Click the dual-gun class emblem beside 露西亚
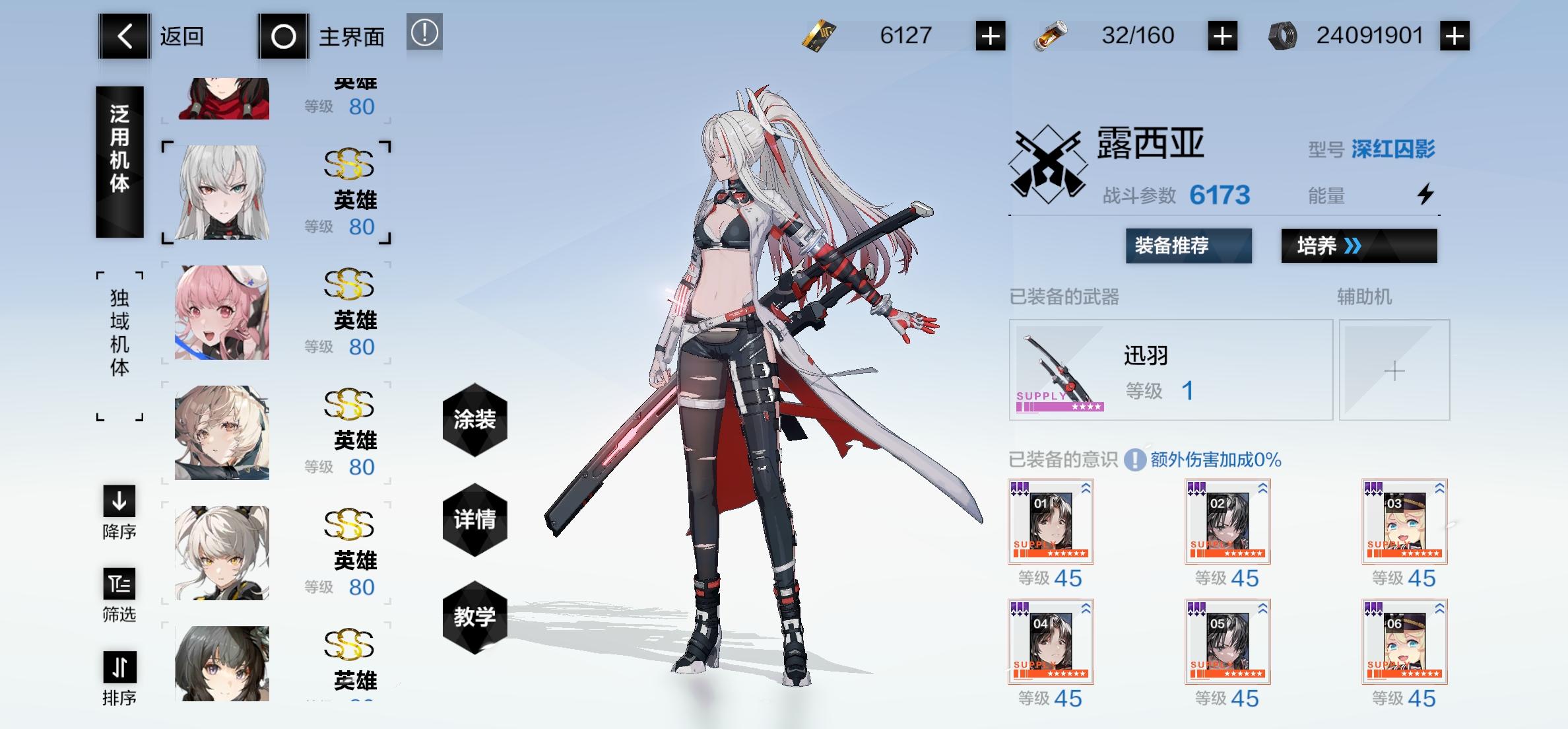Screen dimensions: 1568x729 tap(1048, 165)
